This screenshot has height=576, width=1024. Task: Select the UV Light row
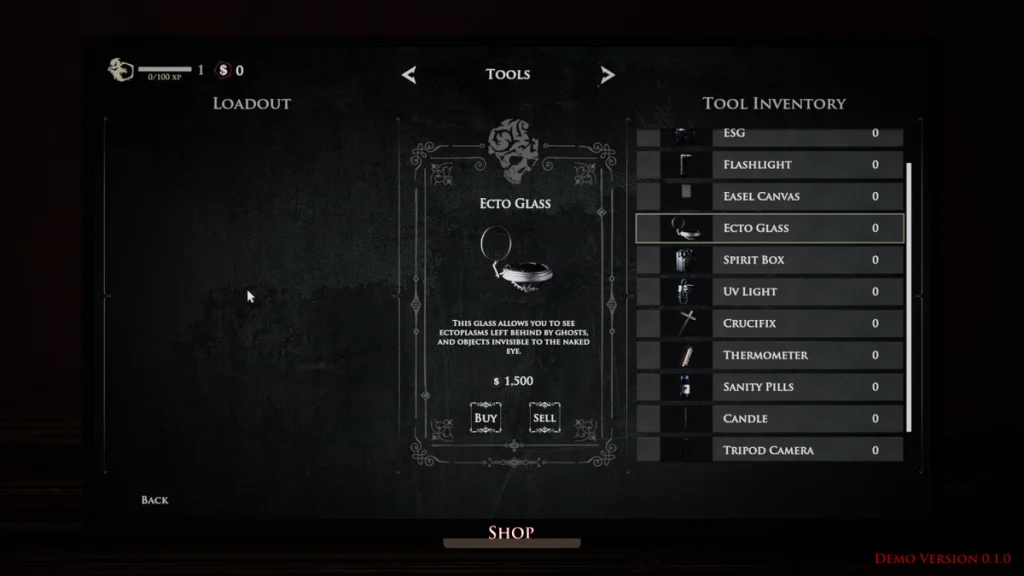click(770, 292)
